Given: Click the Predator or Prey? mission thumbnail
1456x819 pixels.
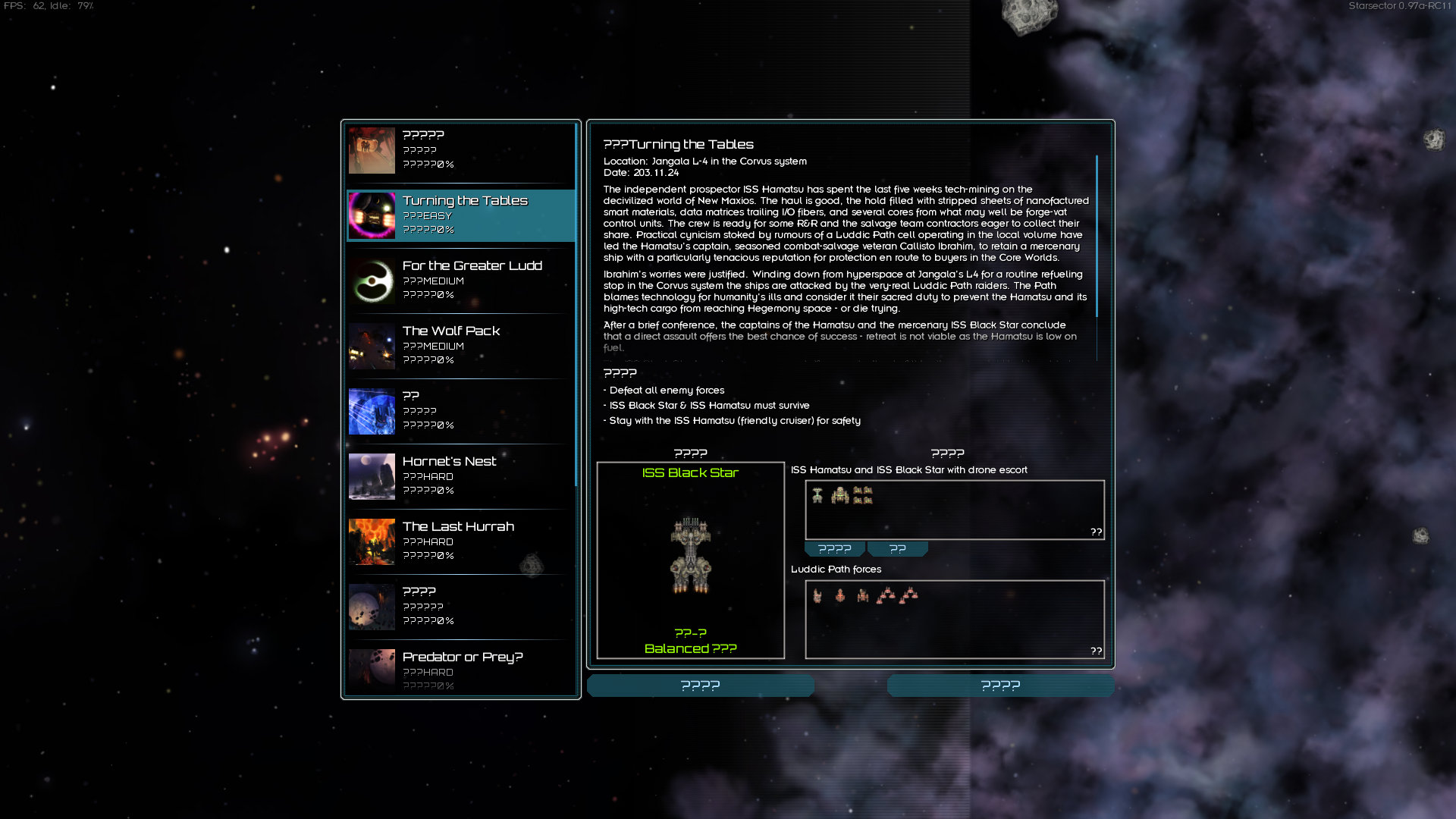Looking at the screenshot, I should point(371,670).
